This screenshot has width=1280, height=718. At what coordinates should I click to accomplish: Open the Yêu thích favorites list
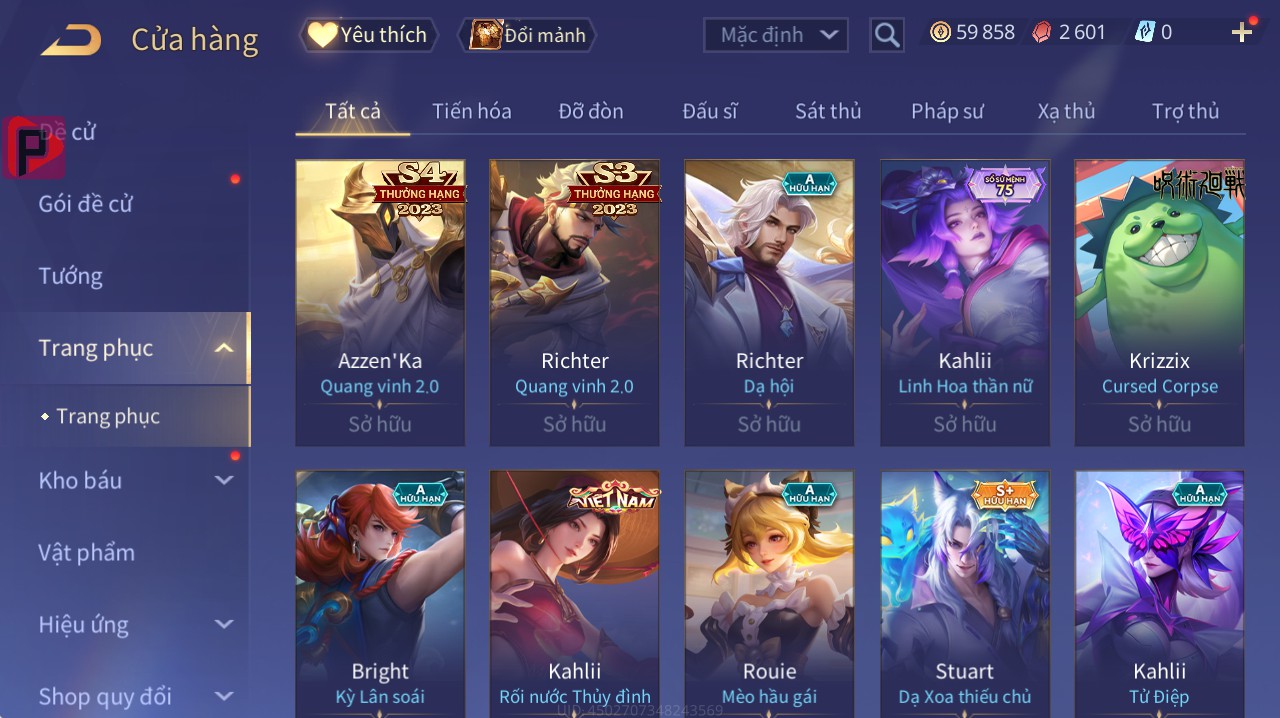(x=368, y=35)
